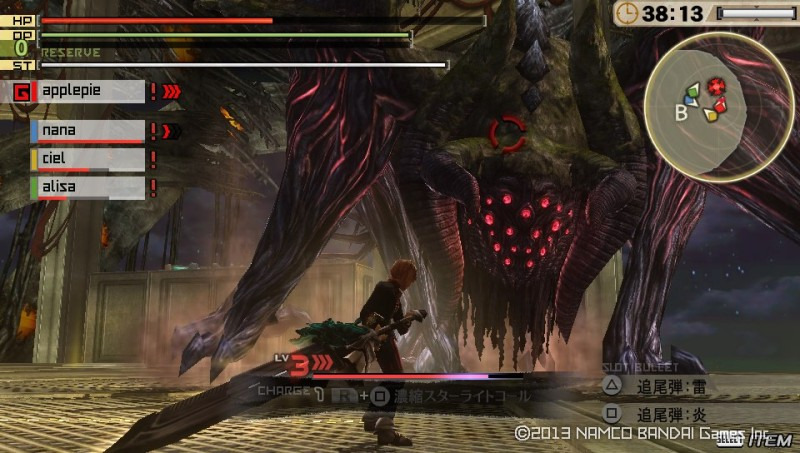Select party member alisa
Viewport: 800px width, 453px height.
click(88, 186)
